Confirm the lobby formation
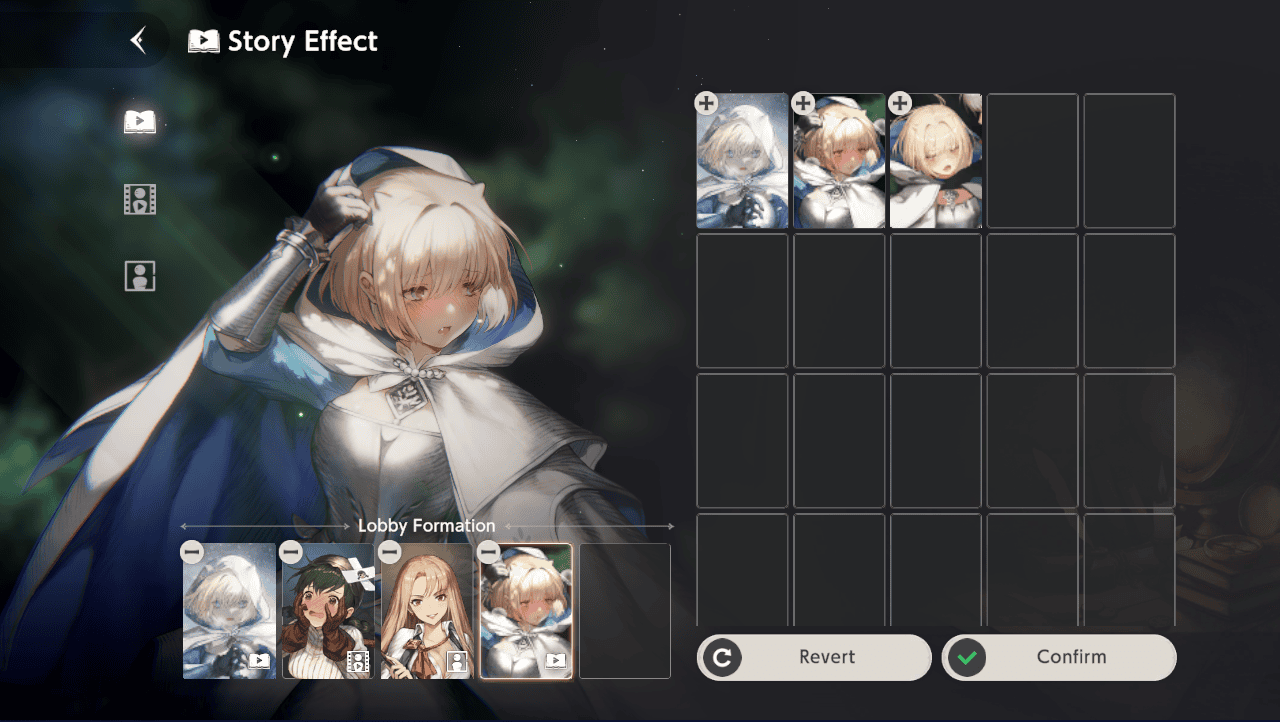This screenshot has width=1280, height=722. [1059, 657]
